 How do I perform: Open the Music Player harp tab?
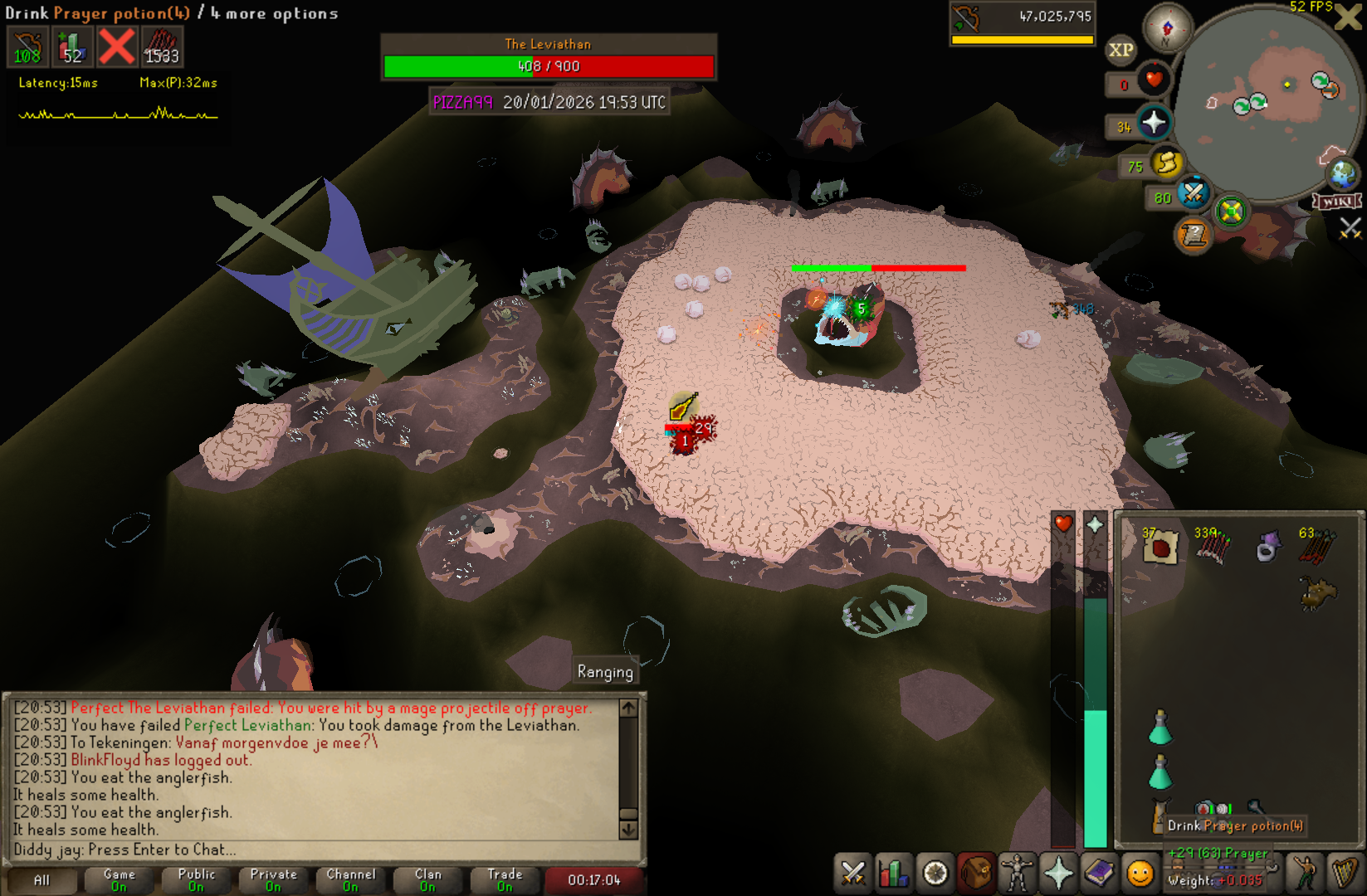pos(1344,874)
